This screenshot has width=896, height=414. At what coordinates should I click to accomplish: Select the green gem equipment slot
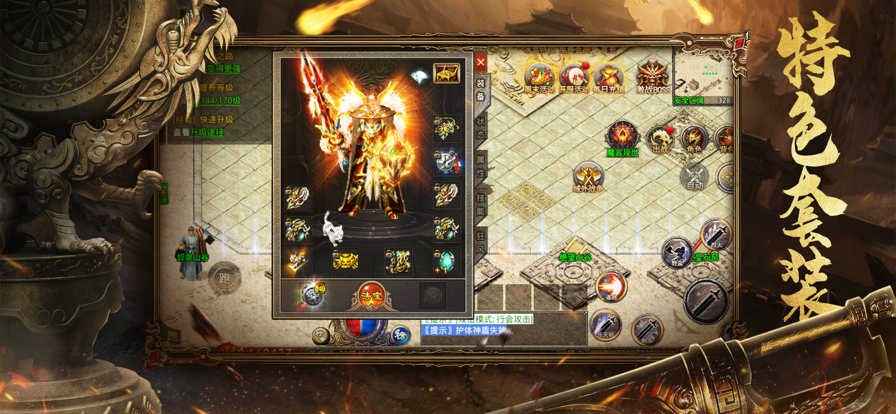coord(446,261)
